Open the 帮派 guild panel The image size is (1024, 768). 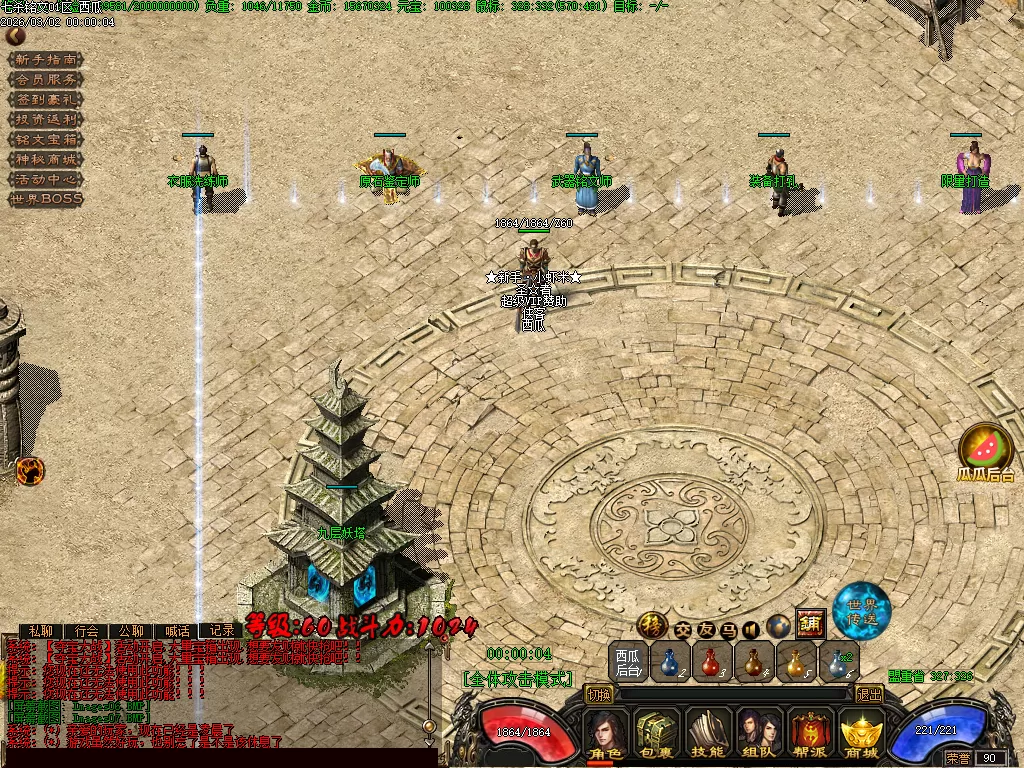click(810, 733)
